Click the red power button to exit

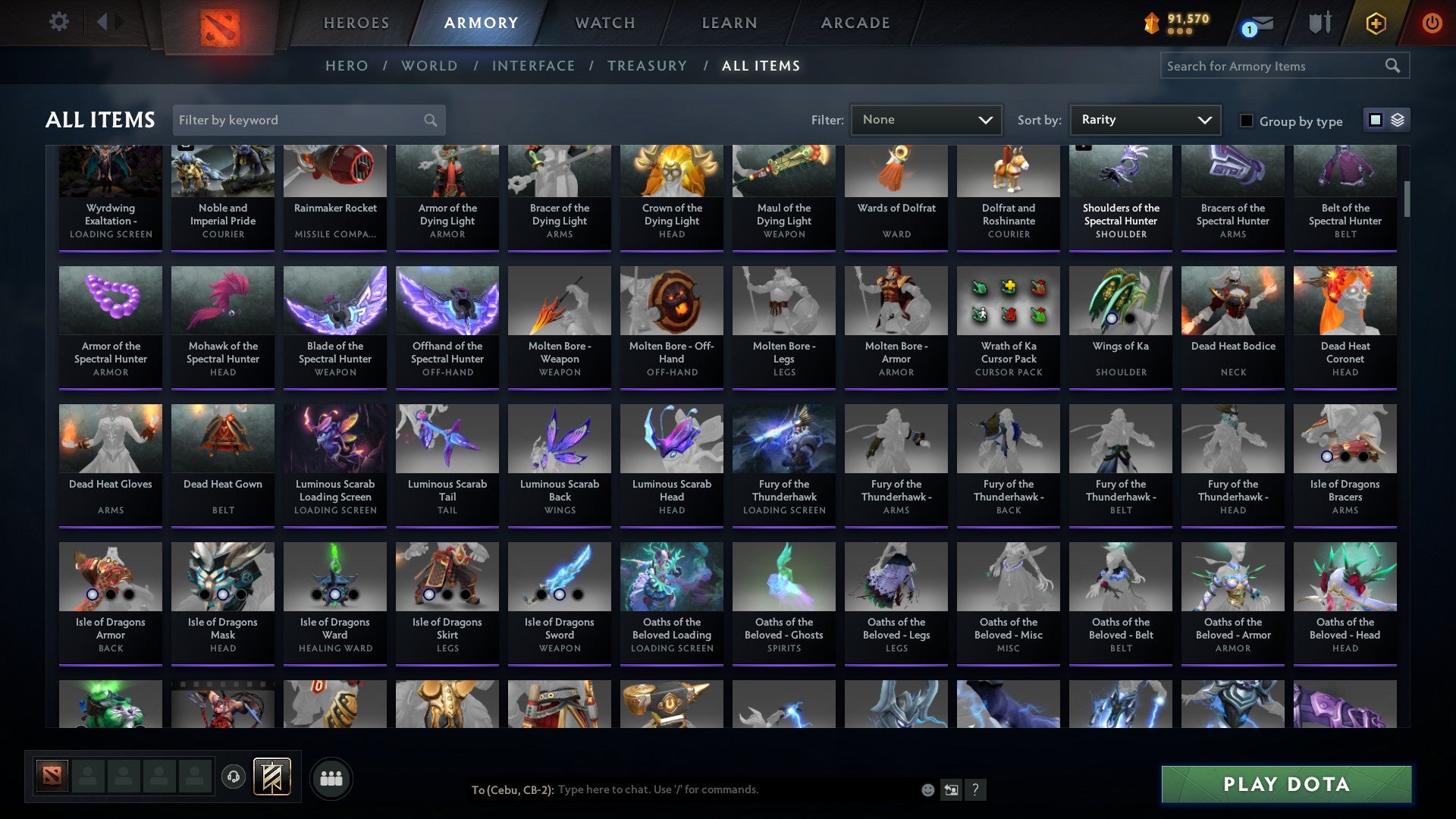(x=1432, y=23)
